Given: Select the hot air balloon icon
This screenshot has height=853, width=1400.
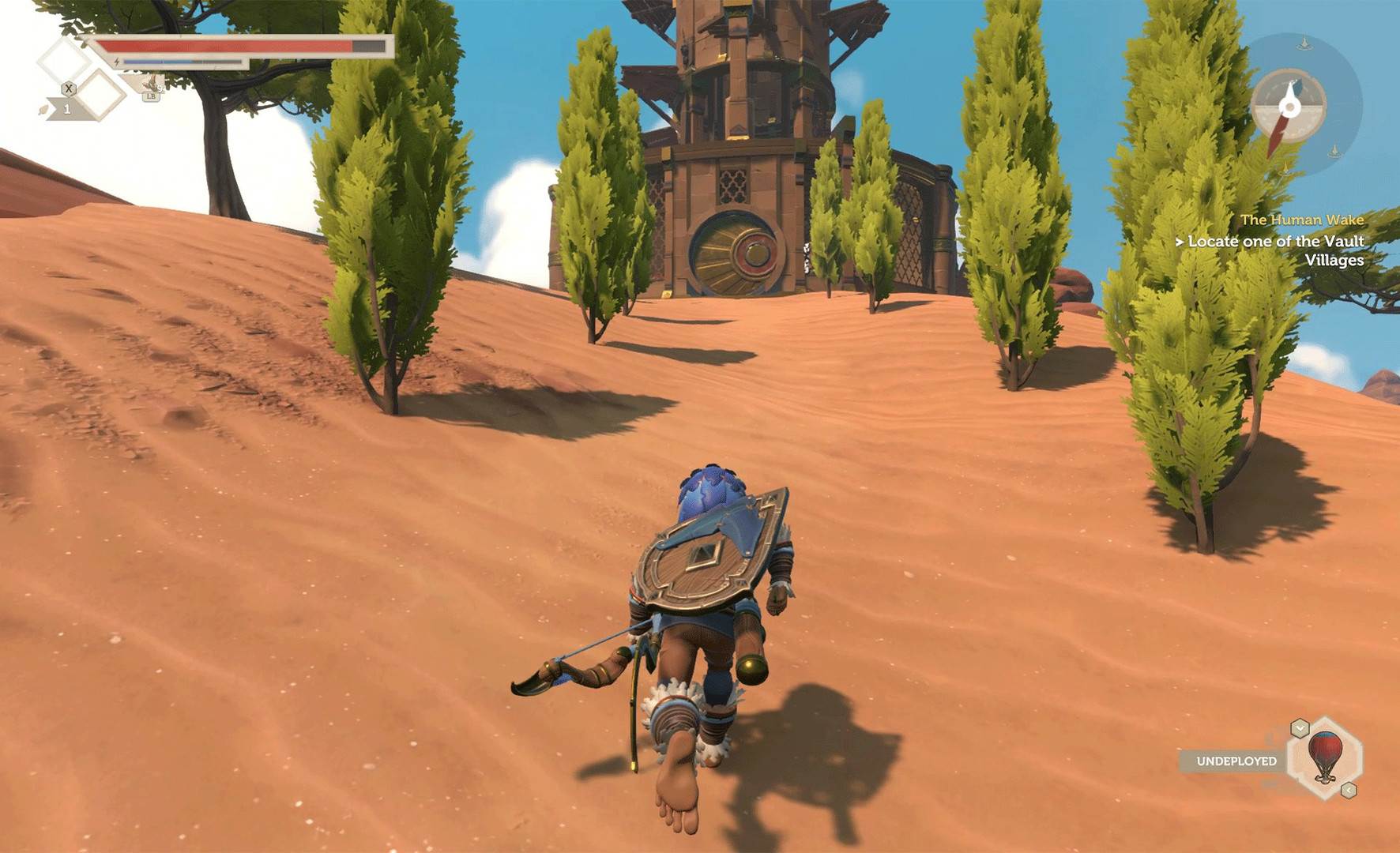Looking at the screenshot, I should click(x=1325, y=758).
